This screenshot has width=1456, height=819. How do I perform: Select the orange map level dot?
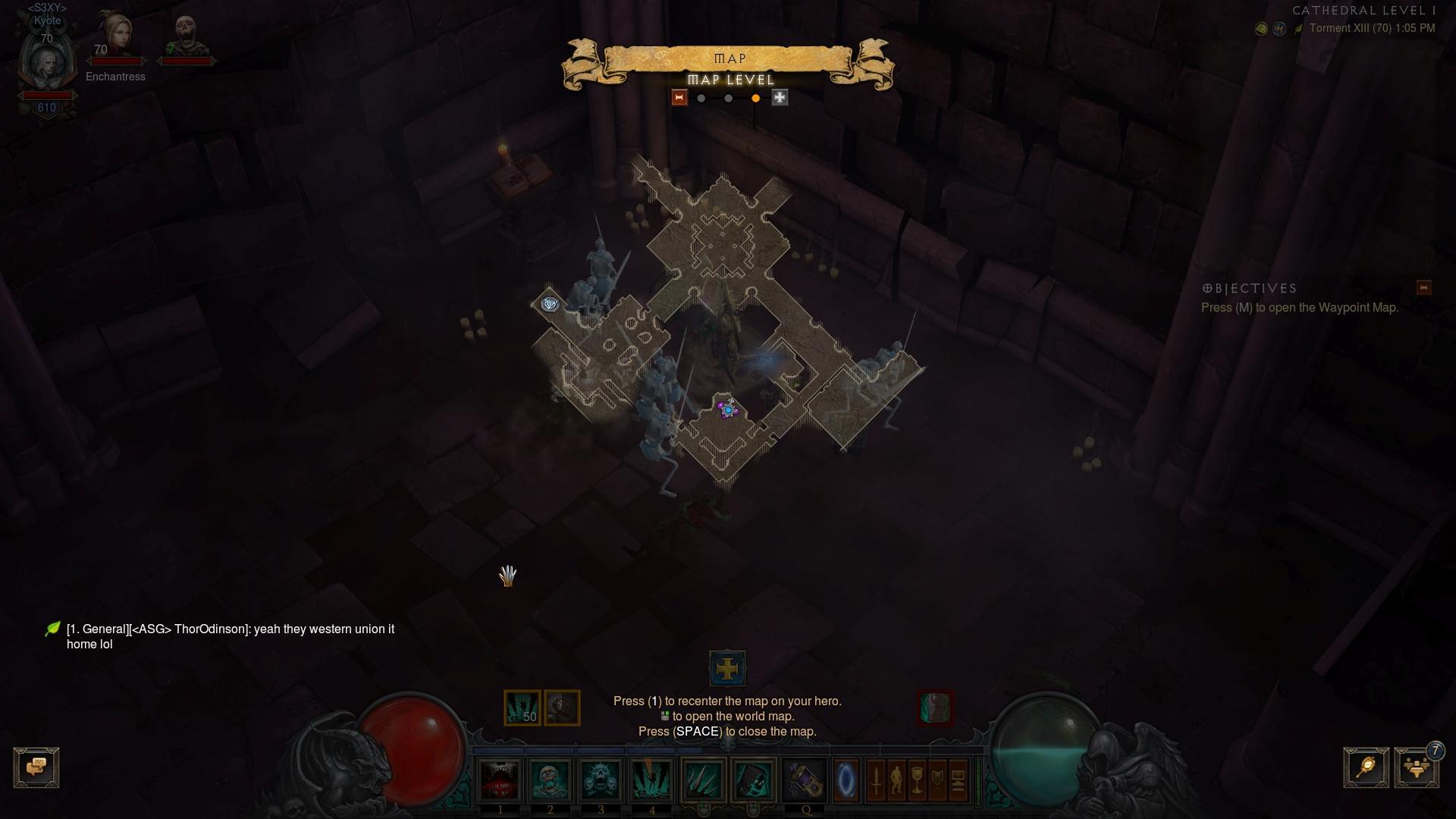[755, 99]
